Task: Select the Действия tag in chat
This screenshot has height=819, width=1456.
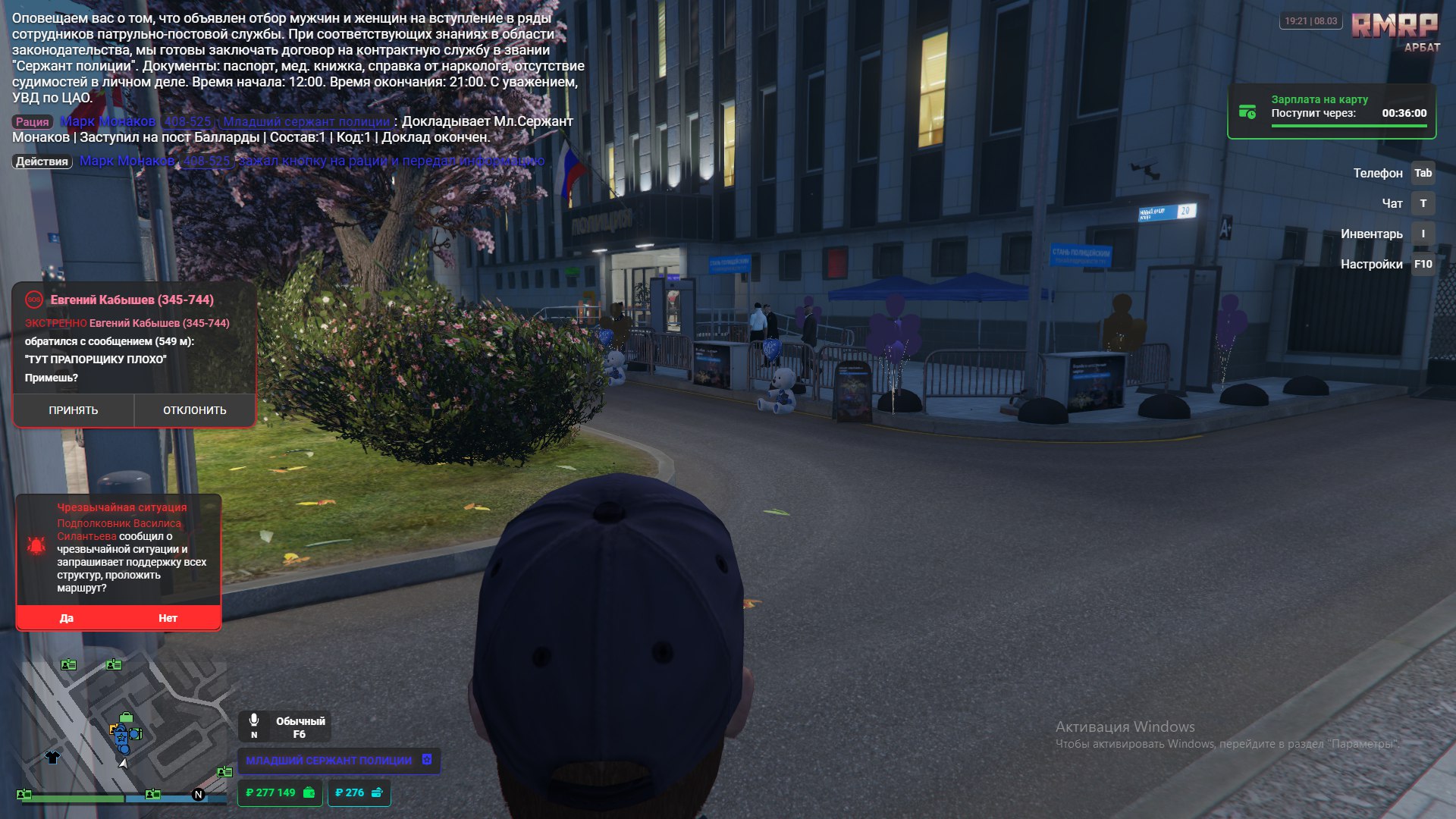Action: pyautogui.click(x=42, y=162)
